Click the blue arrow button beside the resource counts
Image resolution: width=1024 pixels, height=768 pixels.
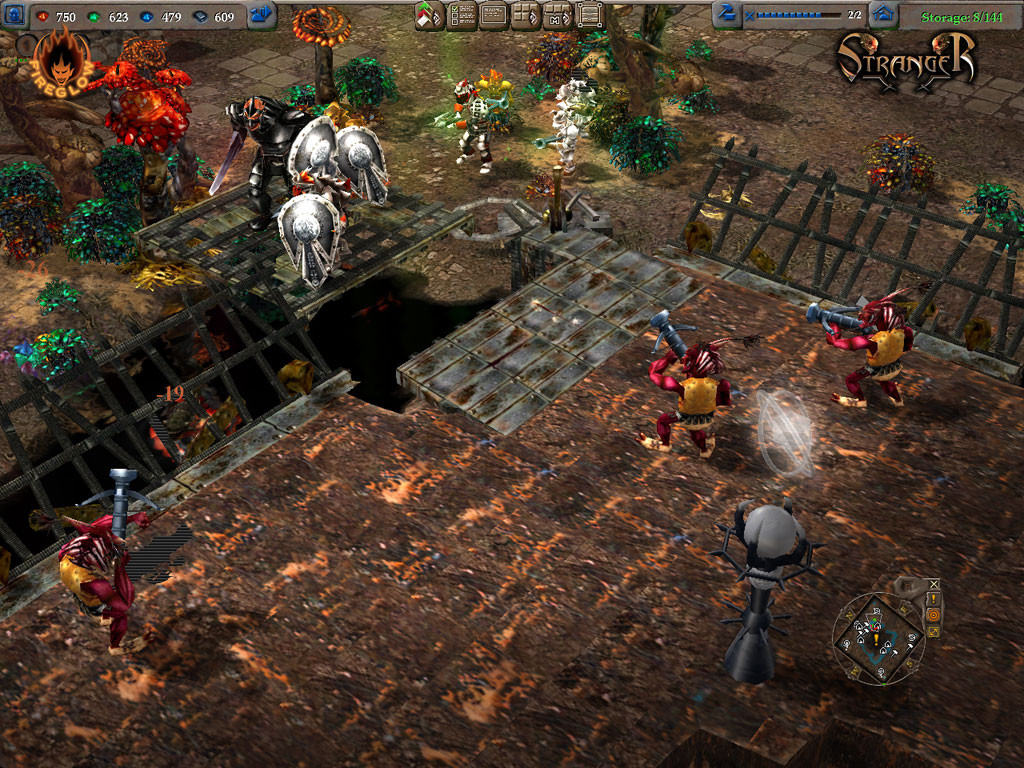(262, 14)
